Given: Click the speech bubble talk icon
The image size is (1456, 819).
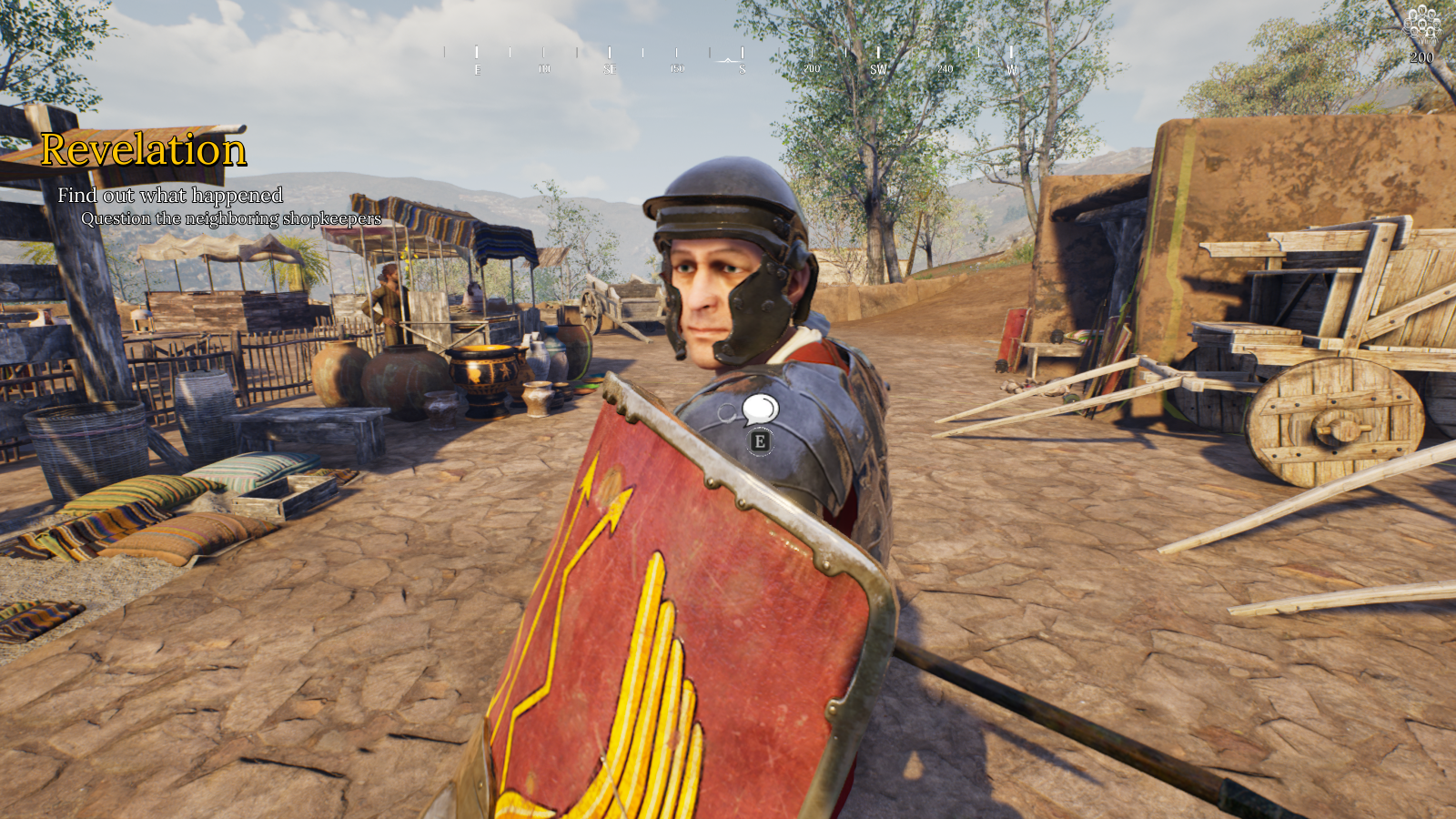Looking at the screenshot, I should [760, 409].
